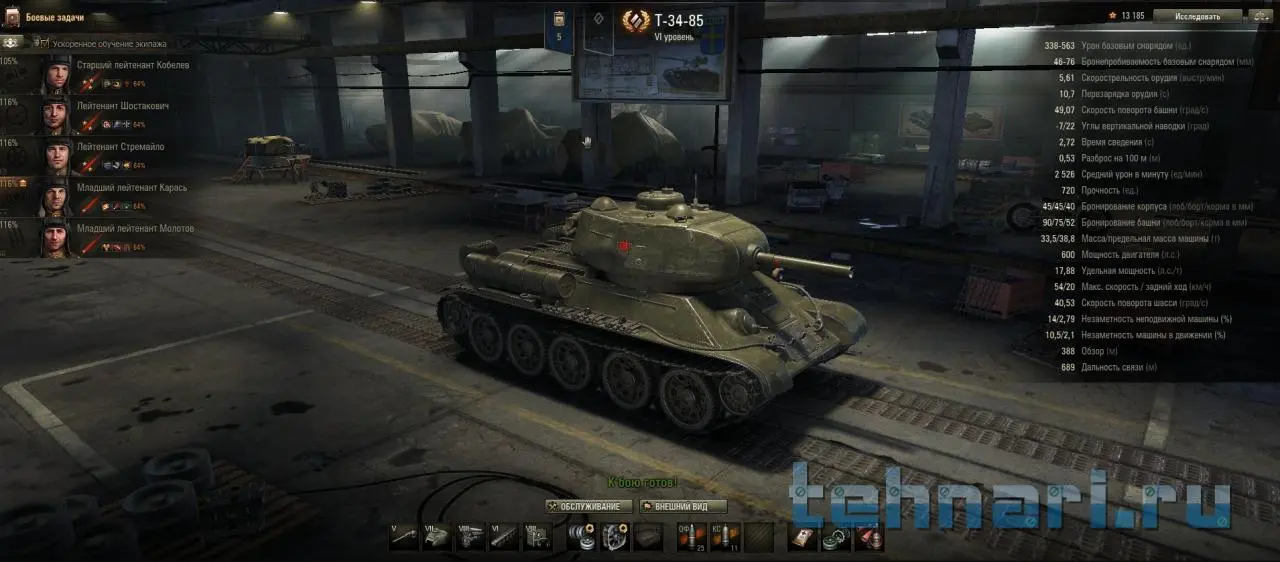The image size is (1280, 562).
Task: Click the Исследовать research button
Action: [x=1197, y=16]
